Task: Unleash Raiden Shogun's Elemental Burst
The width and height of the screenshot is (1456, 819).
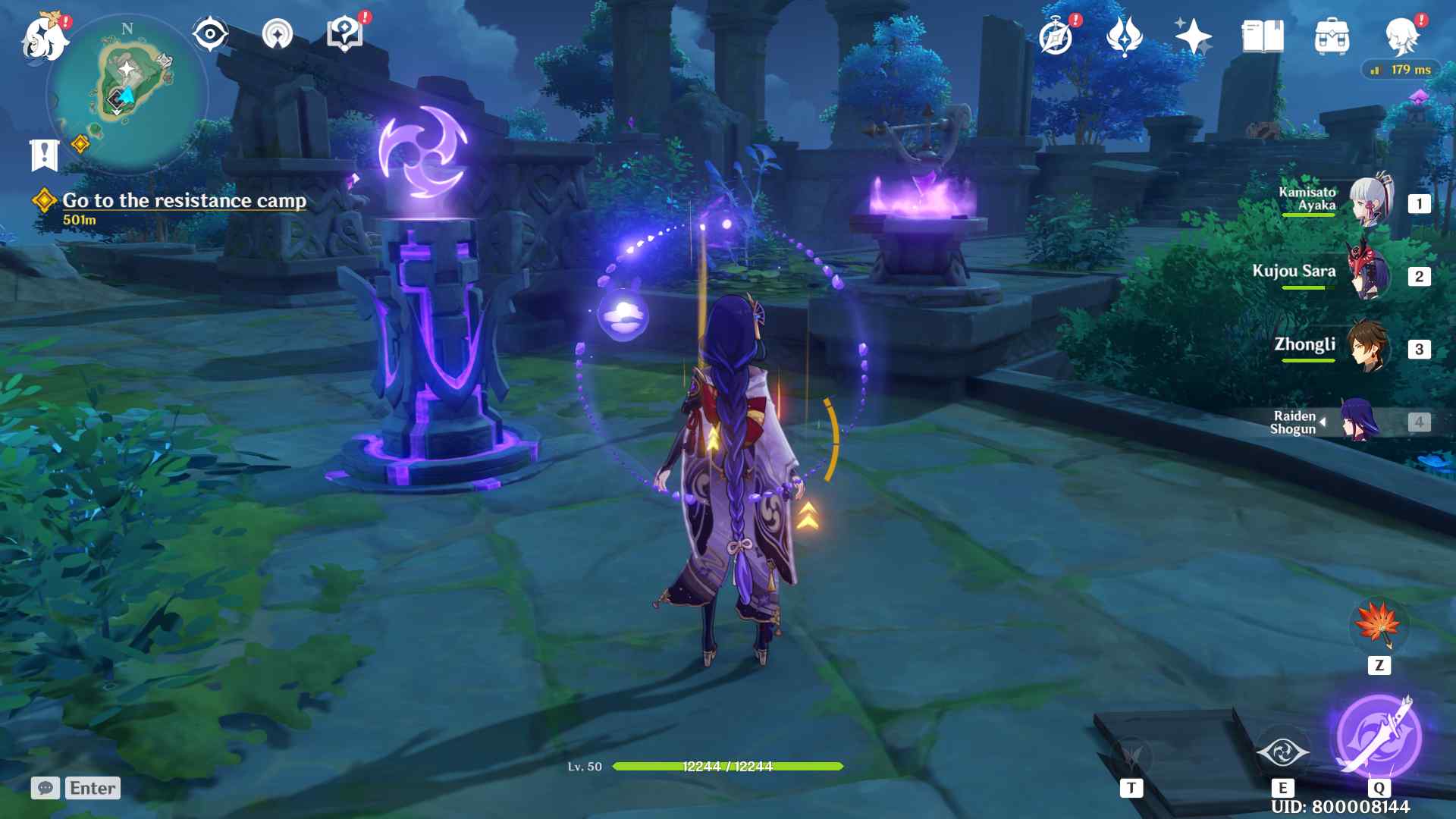Action: pyautogui.click(x=1379, y=736)
